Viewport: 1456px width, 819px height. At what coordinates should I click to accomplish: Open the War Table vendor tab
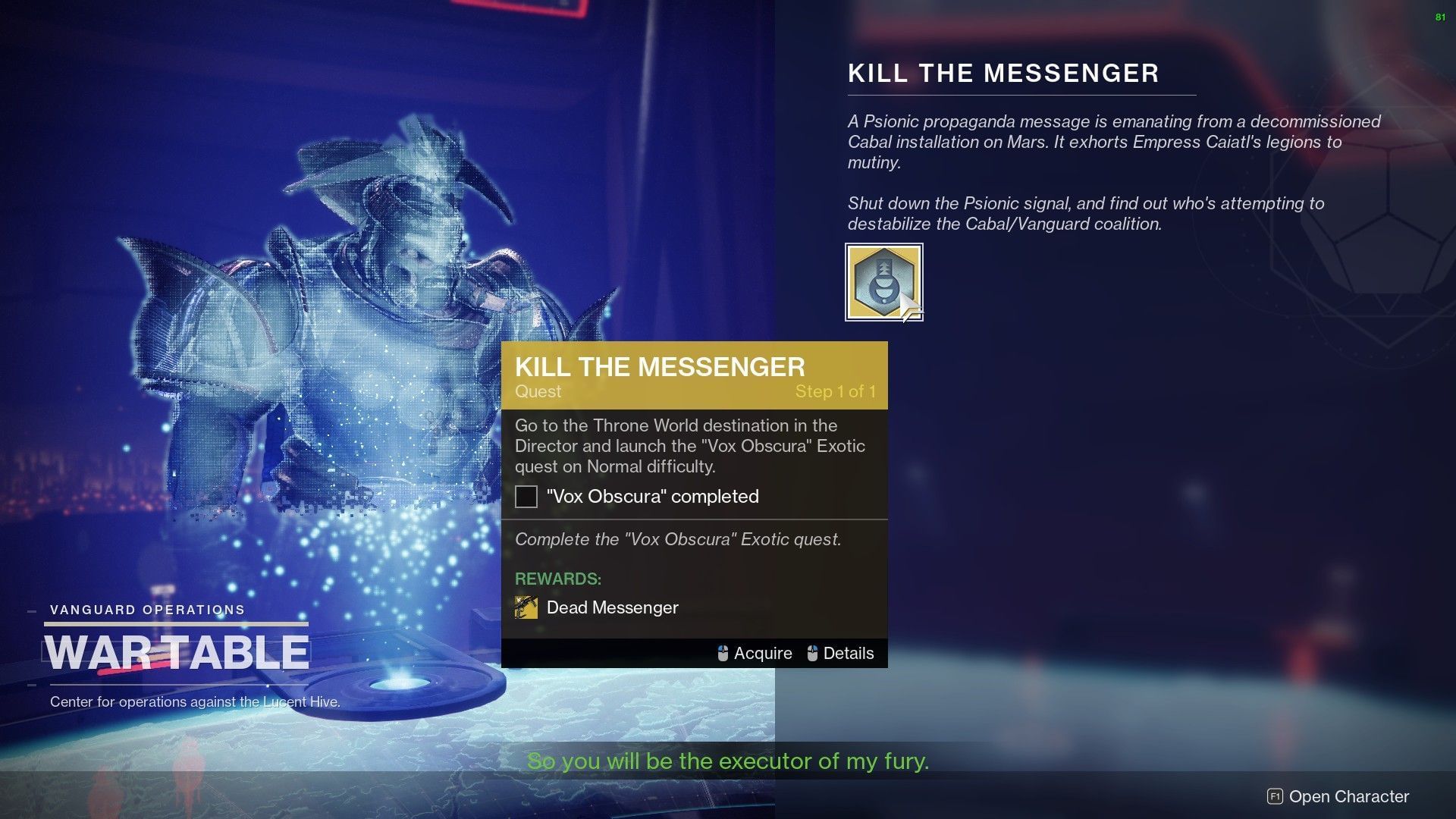[x=176, y=651]
